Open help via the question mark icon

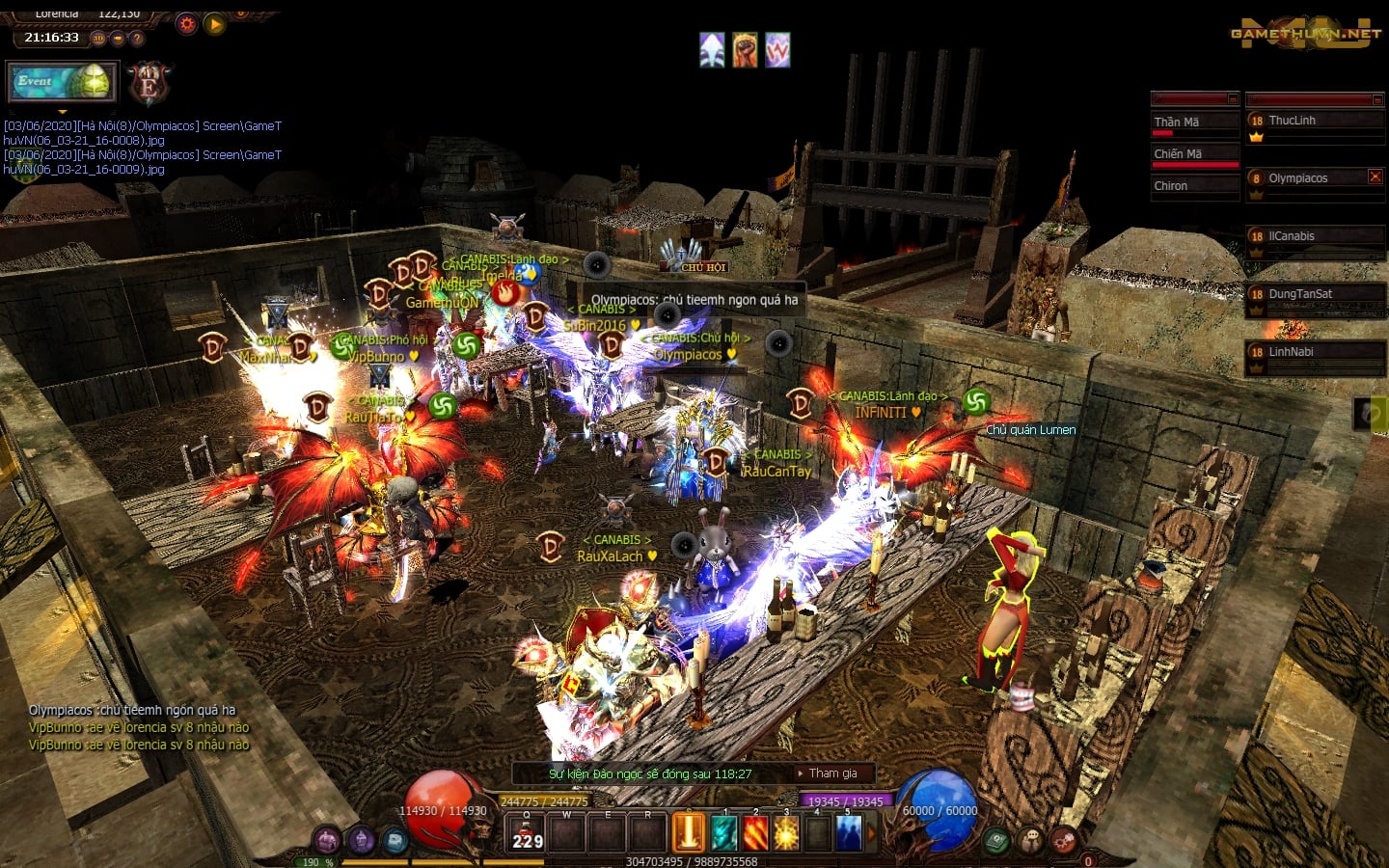coord(137,39)
